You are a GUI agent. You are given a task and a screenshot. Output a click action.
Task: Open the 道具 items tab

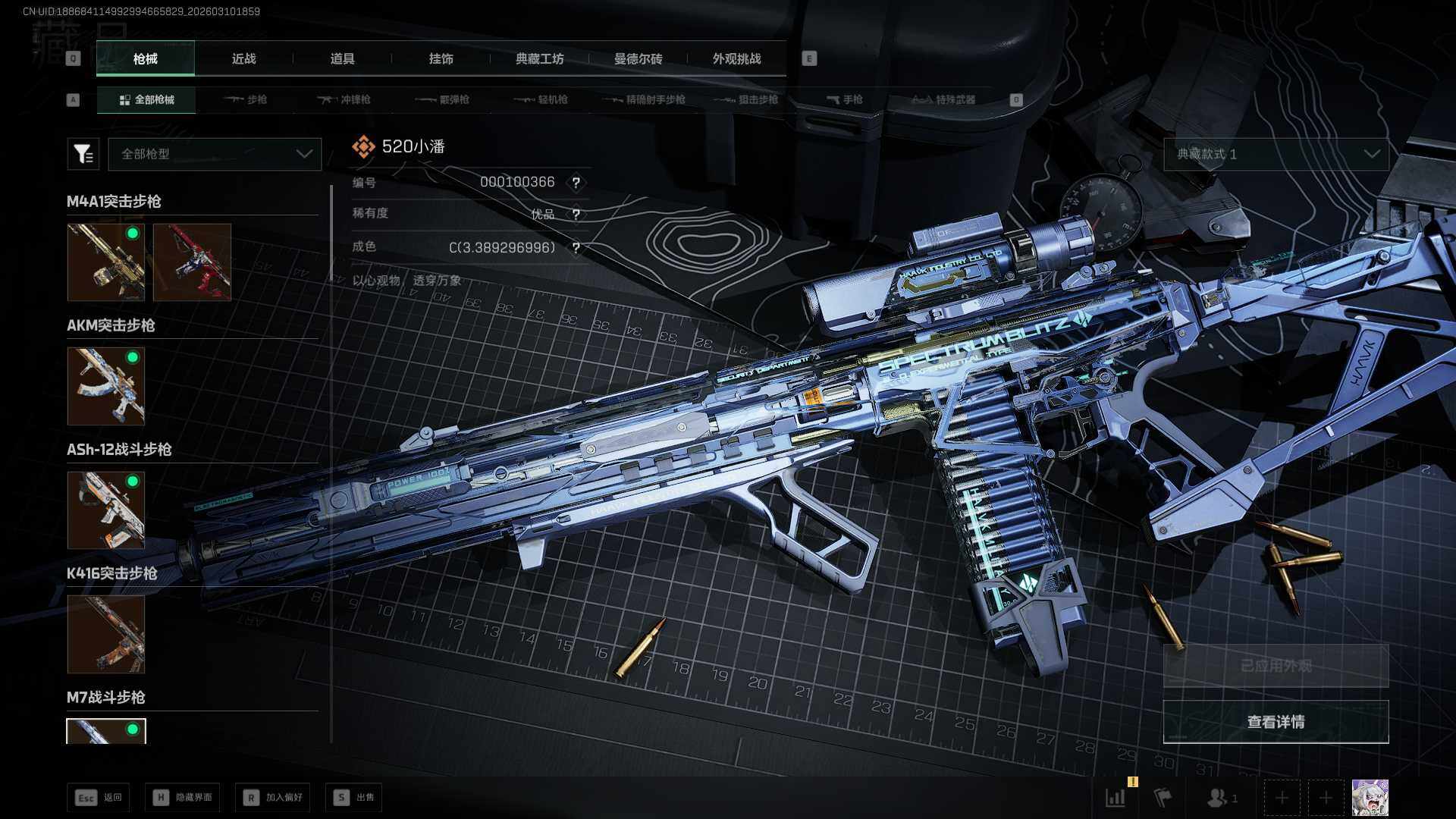coord(342,59)
